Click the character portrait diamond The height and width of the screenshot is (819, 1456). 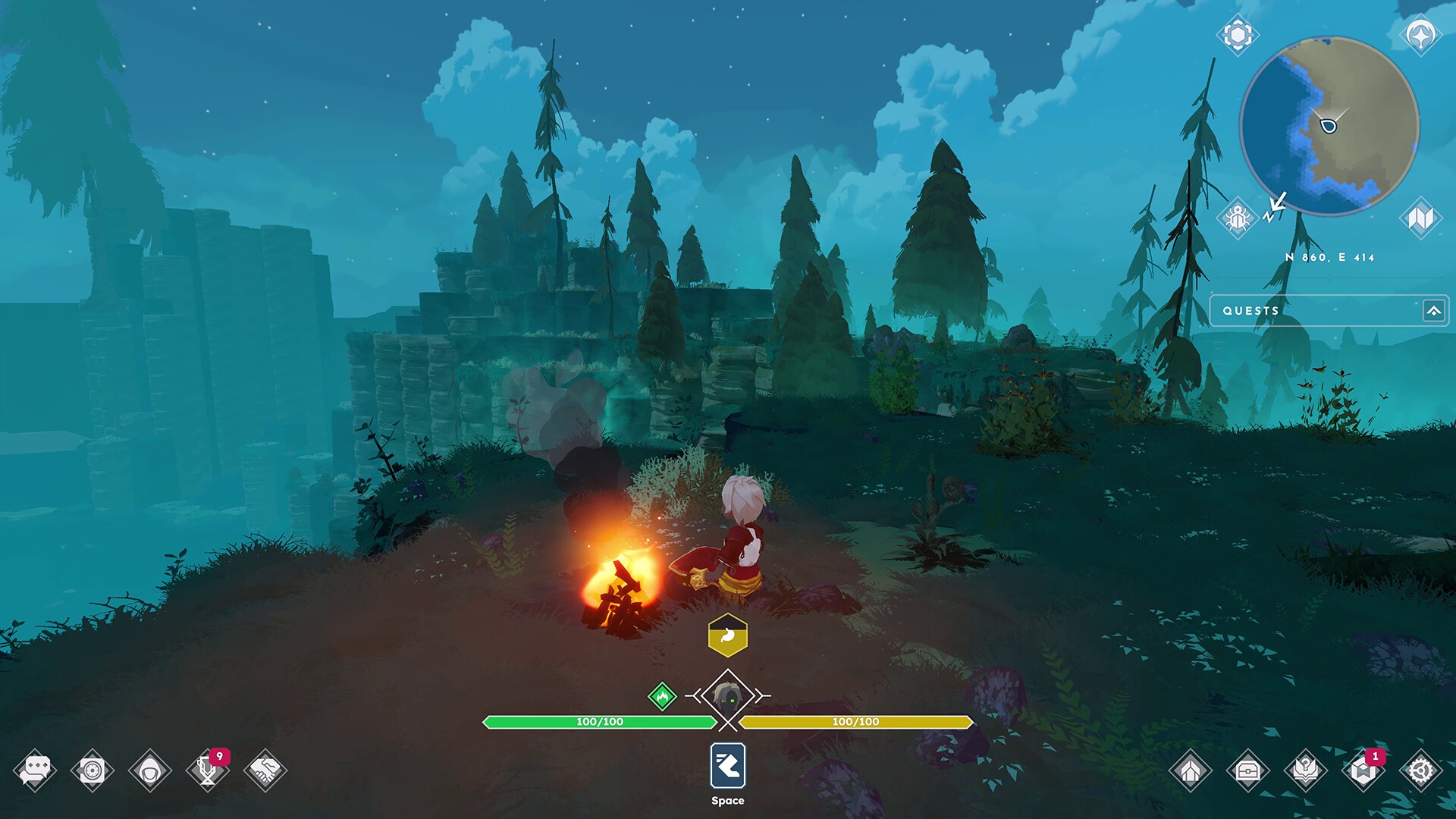[728, 696]
